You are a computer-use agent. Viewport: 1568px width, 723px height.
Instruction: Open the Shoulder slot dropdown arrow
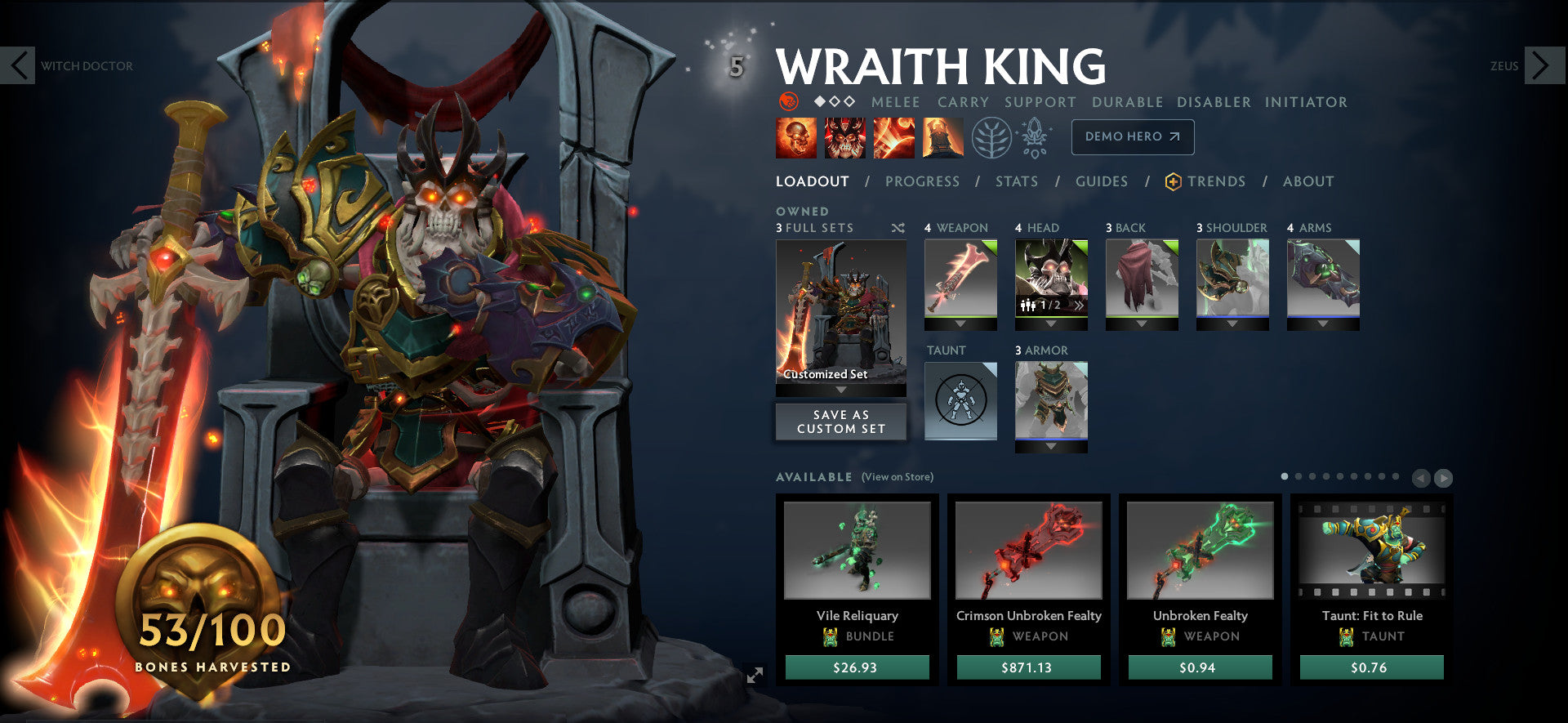click(x=1232, y=322)
